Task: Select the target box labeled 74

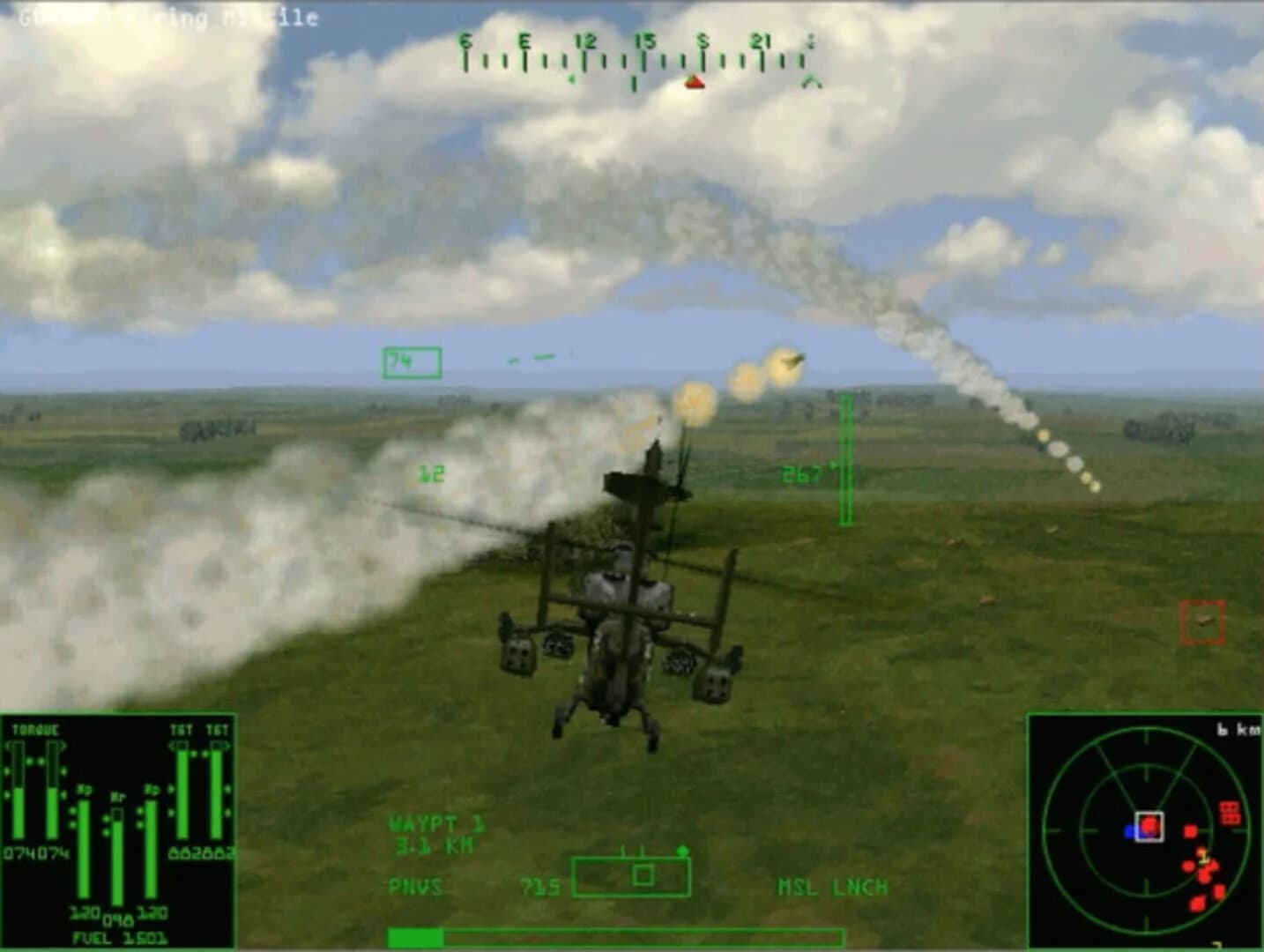Action: [x=411, y=361]
